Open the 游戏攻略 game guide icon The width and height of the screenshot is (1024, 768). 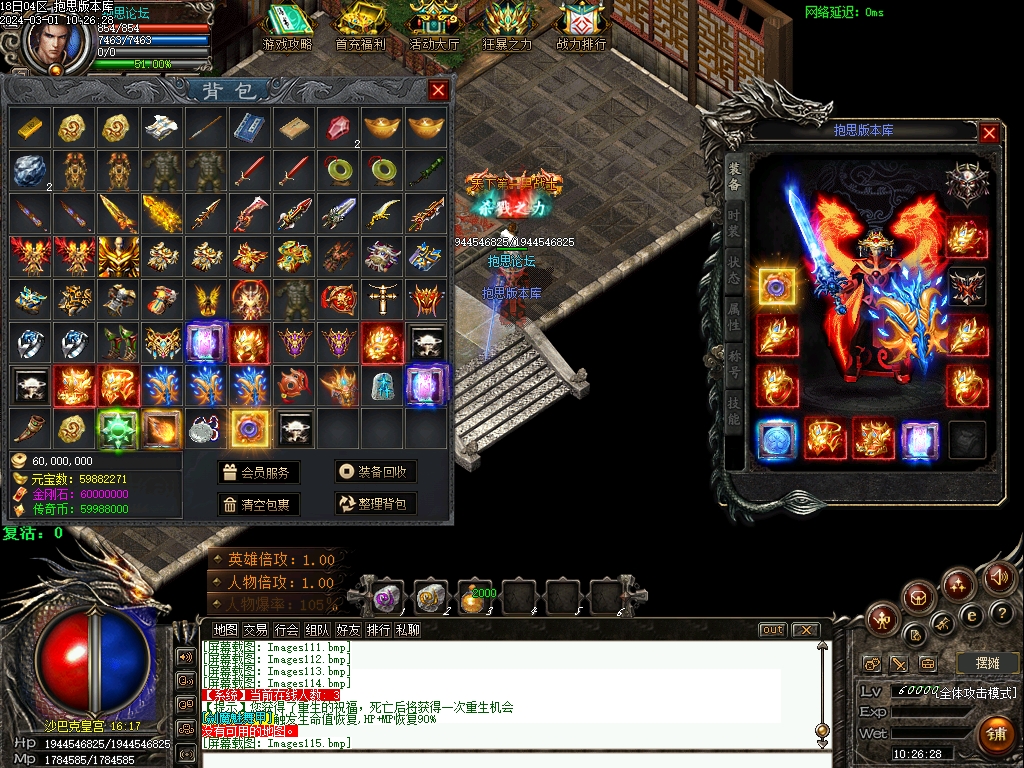click(x=287, y=26)
